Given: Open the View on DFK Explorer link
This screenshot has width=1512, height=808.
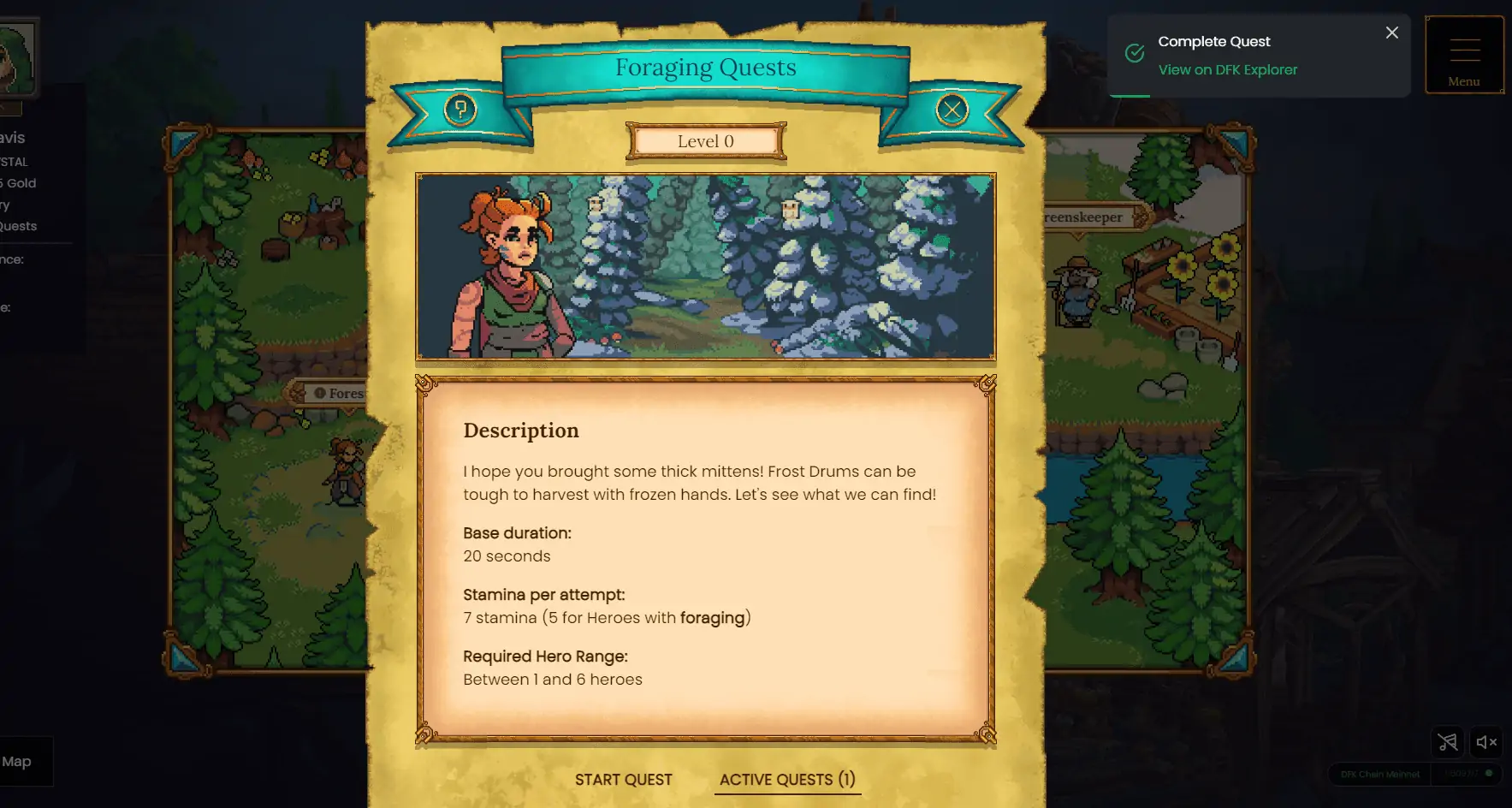Looking at the screenshot, I should click(x=1227, y=69).
